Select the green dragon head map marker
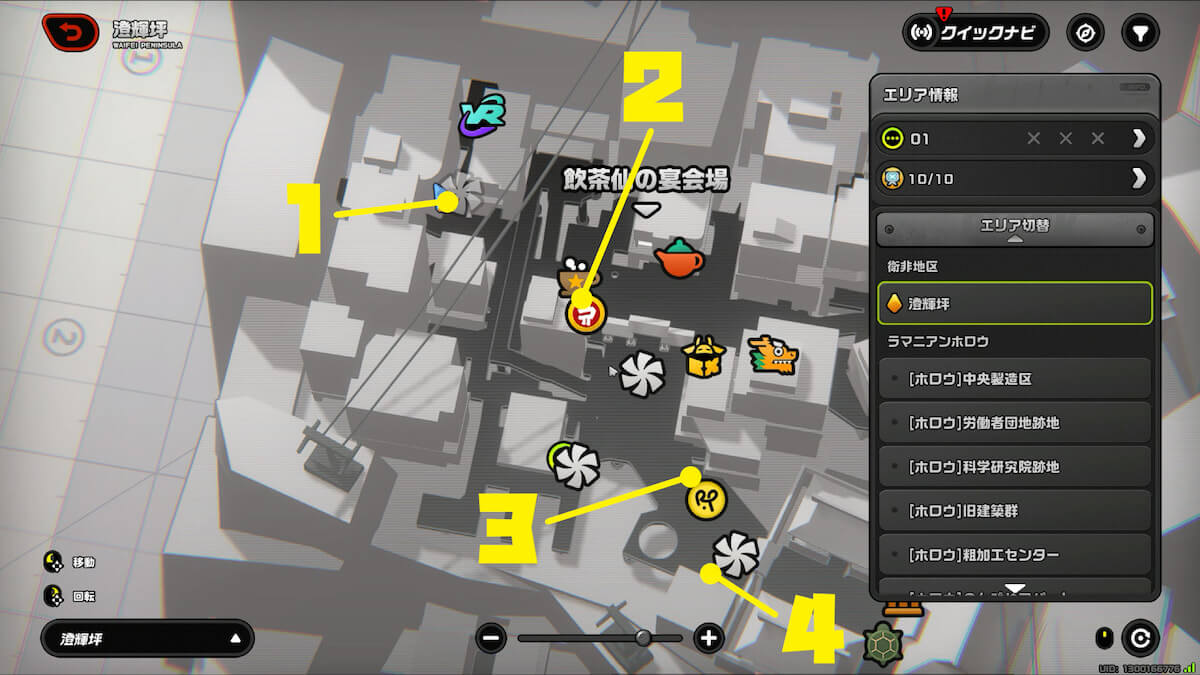This screenshot has height=675, width=1200. coord(775,356)
